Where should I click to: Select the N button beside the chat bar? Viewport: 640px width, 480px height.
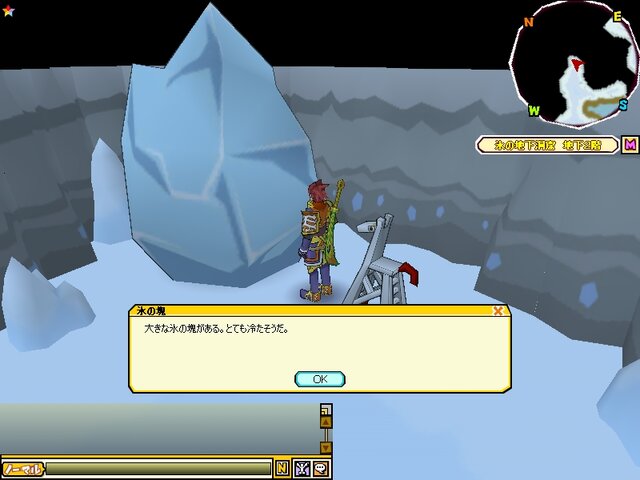[282, 468]
